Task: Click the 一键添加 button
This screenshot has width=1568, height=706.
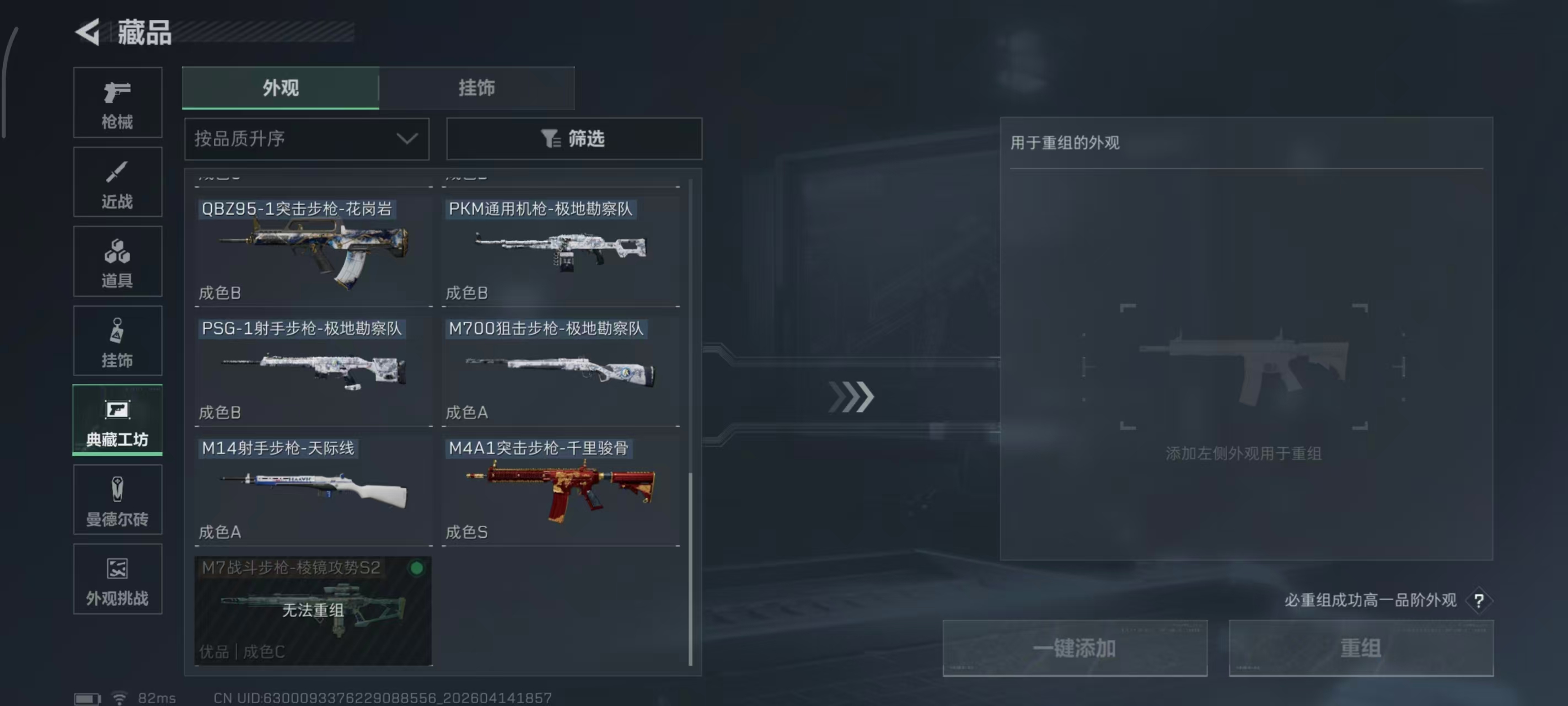Action: pos(1075,649)
